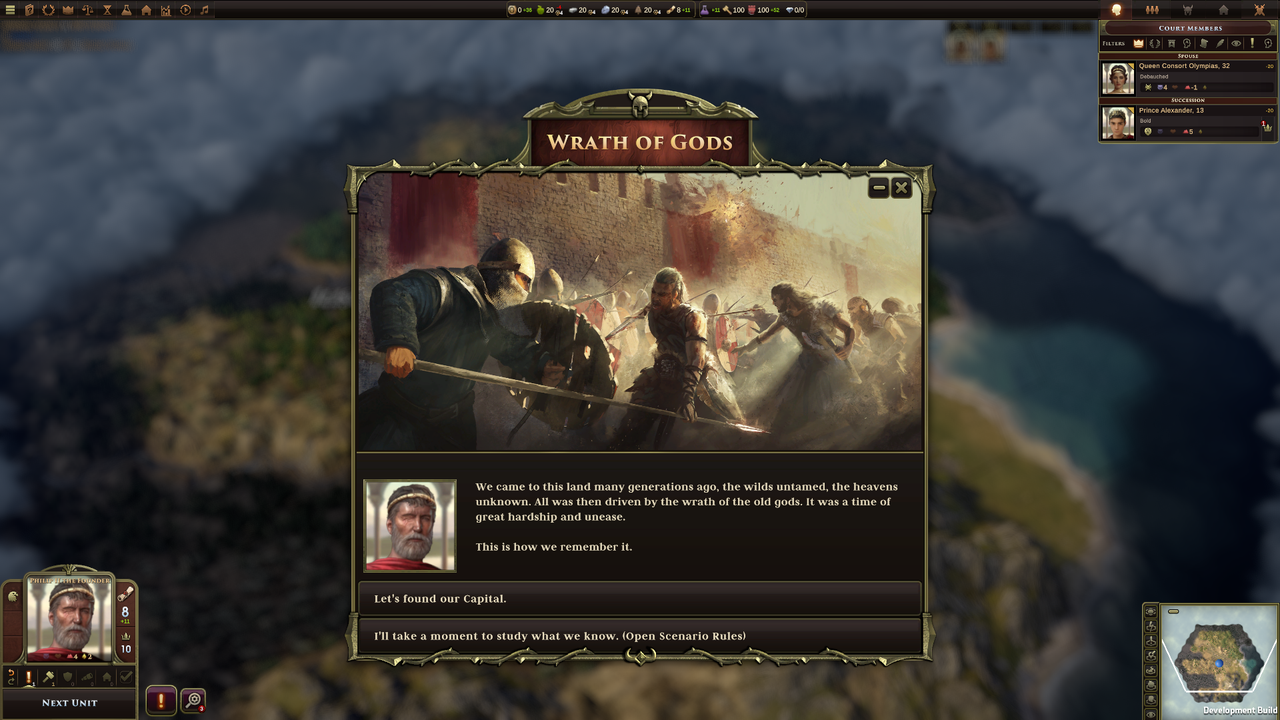1280x720 pixels.
Task: Collapse the event artwork with the minimize button
Action: (x=878, y=187)
